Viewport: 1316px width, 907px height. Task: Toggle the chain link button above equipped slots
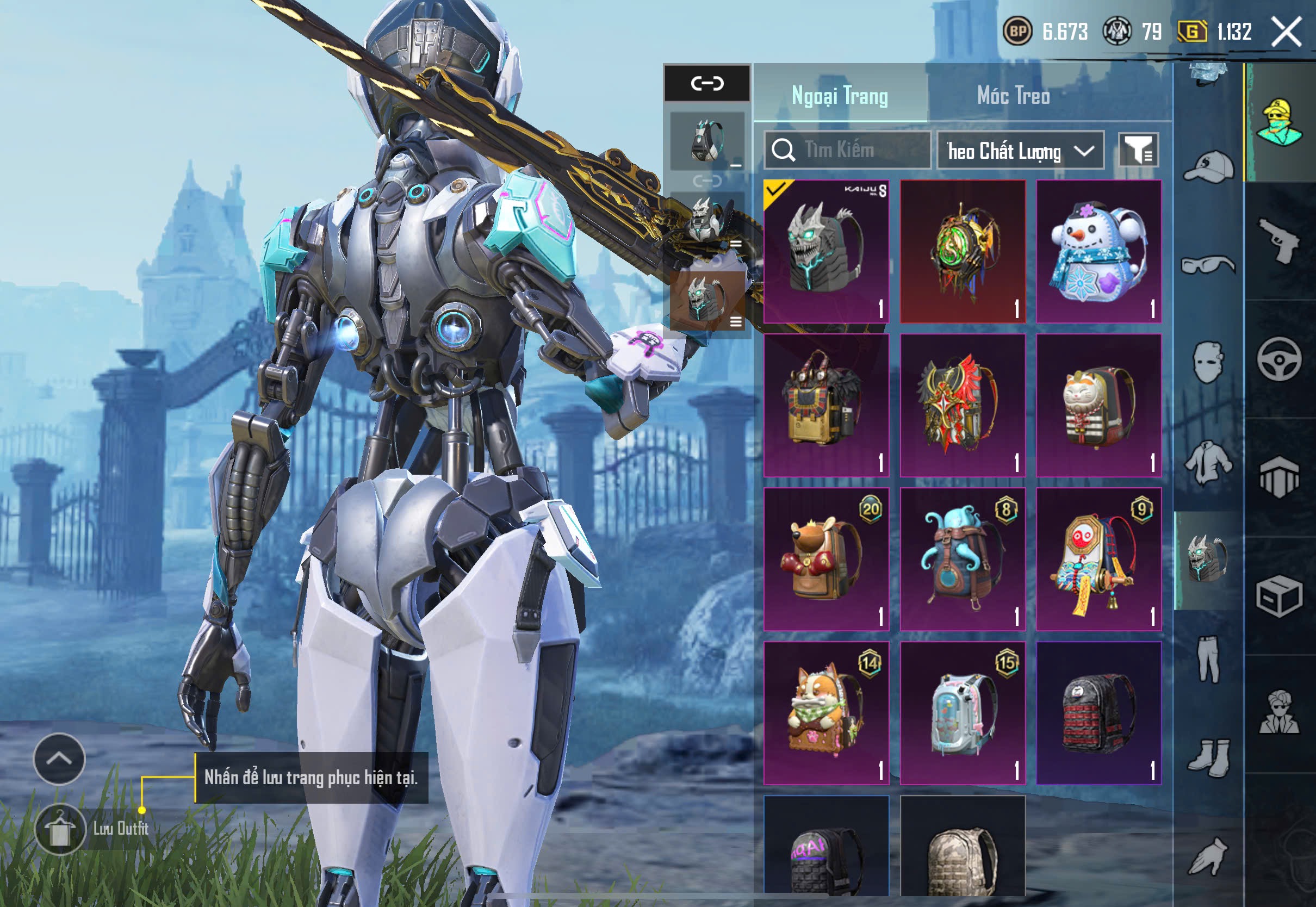pos(707,84)
